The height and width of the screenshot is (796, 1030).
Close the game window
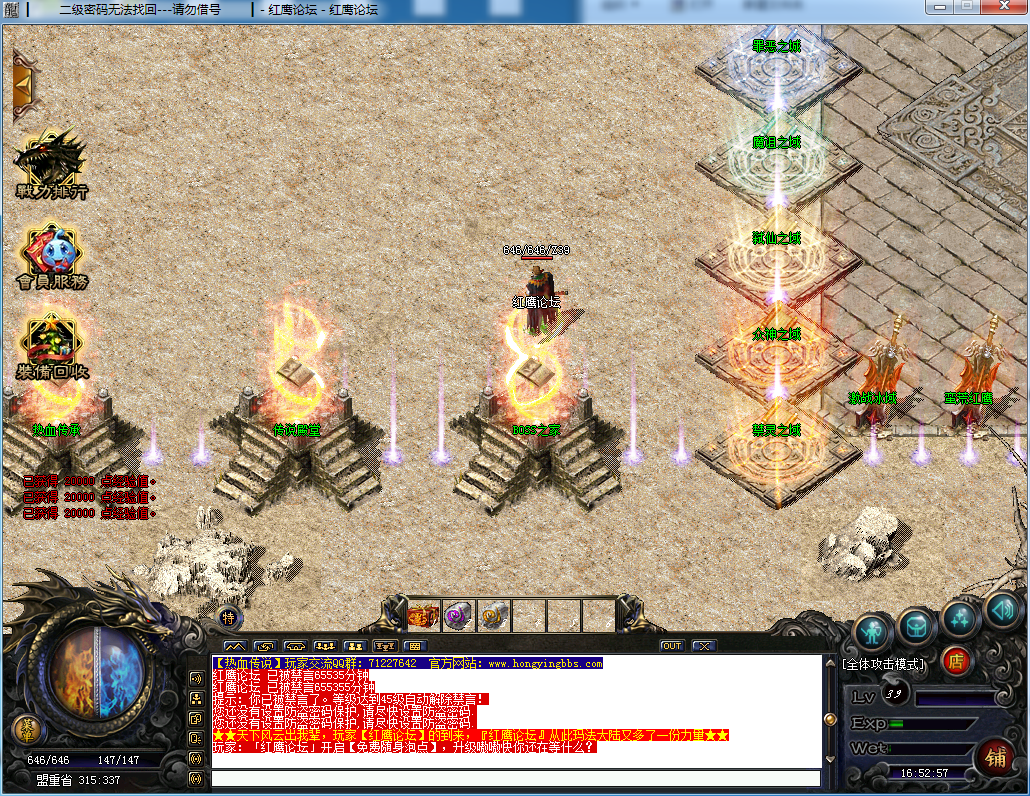(x=1004, y=8)
